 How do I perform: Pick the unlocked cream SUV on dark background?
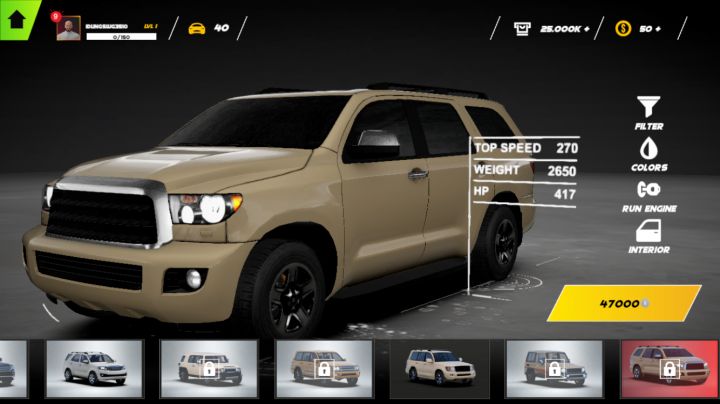coord(439,367)
